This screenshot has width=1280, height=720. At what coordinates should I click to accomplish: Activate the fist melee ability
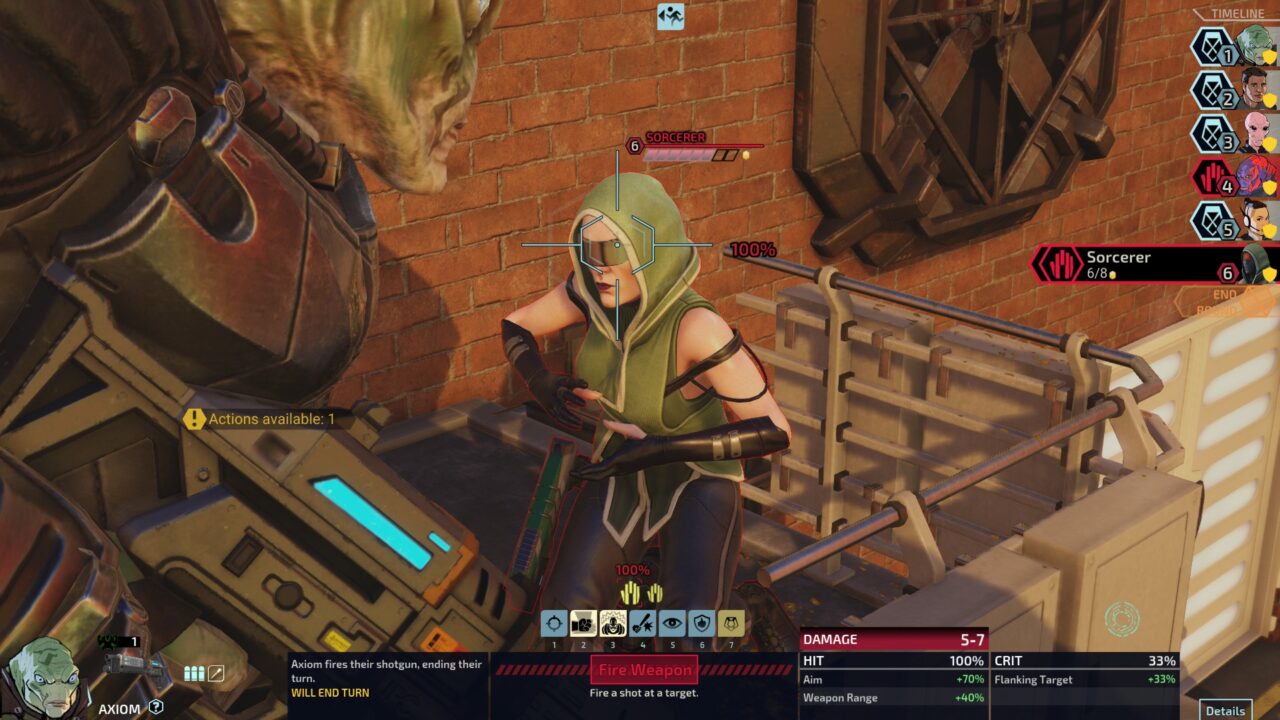(583, 625)
